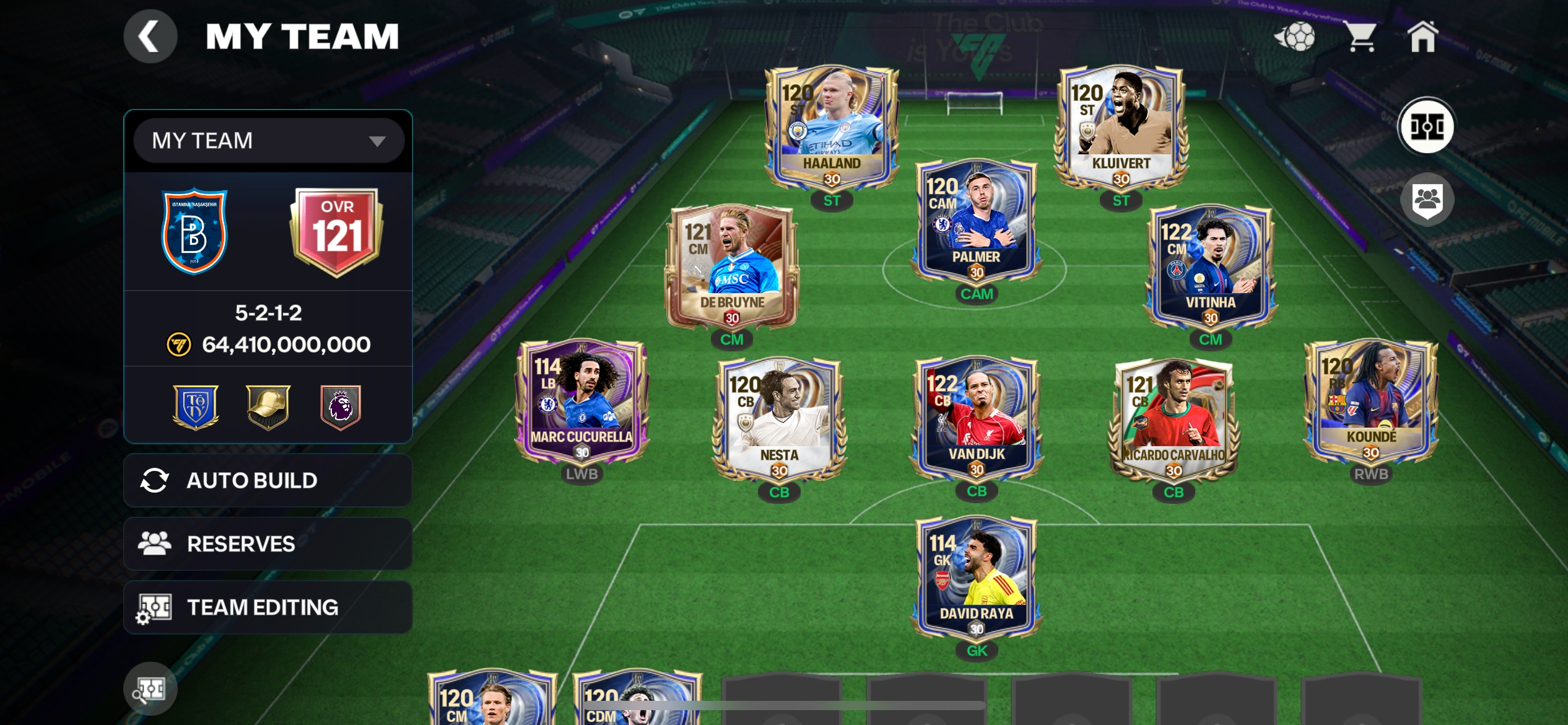Select the Haaland striker card
Image resolution: width=1568 pixels, height=725 pixels.
[832, 127]
